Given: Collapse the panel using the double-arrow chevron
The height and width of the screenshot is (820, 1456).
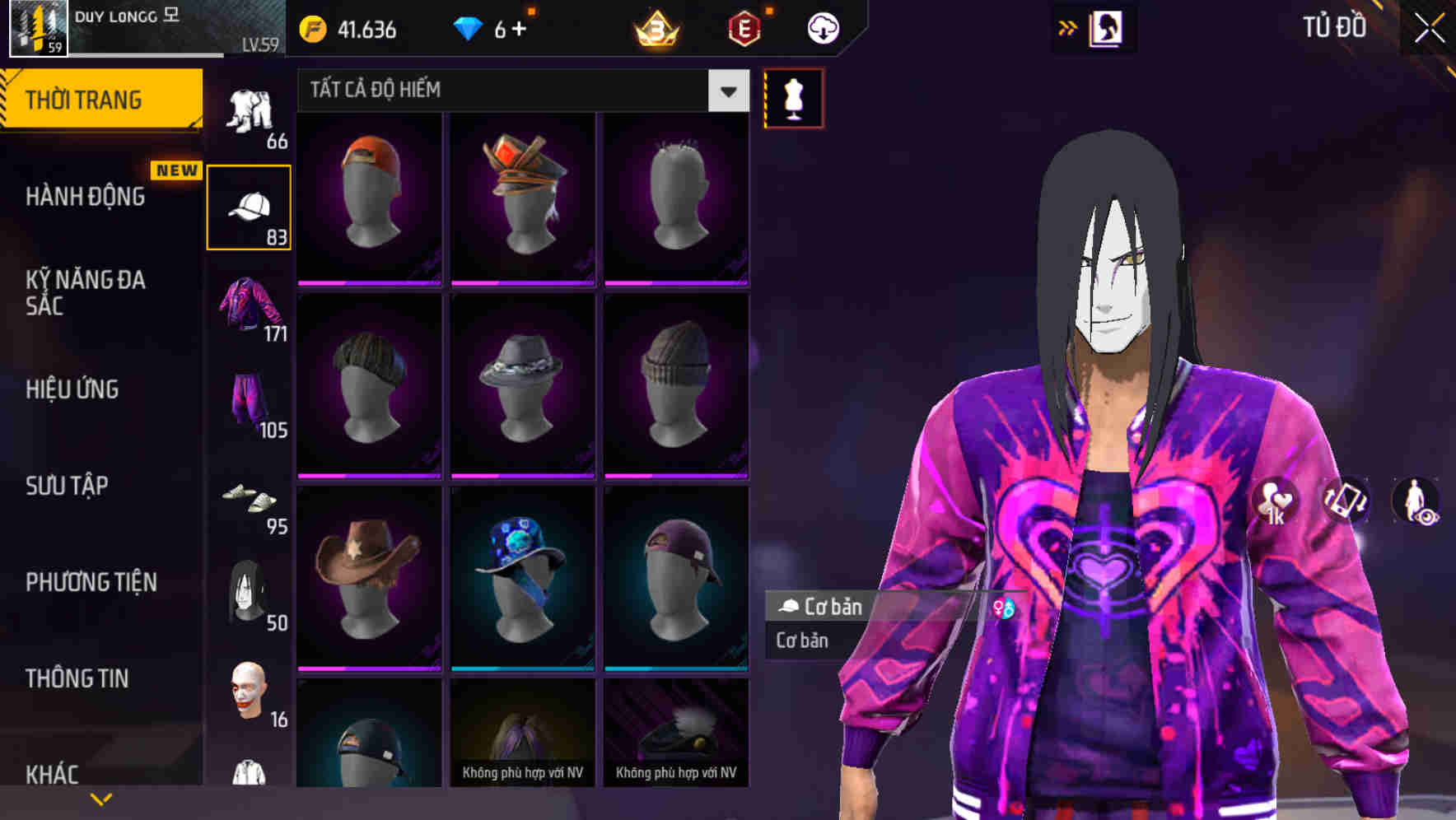Looking at the screenshot, I should point(1069,26).
